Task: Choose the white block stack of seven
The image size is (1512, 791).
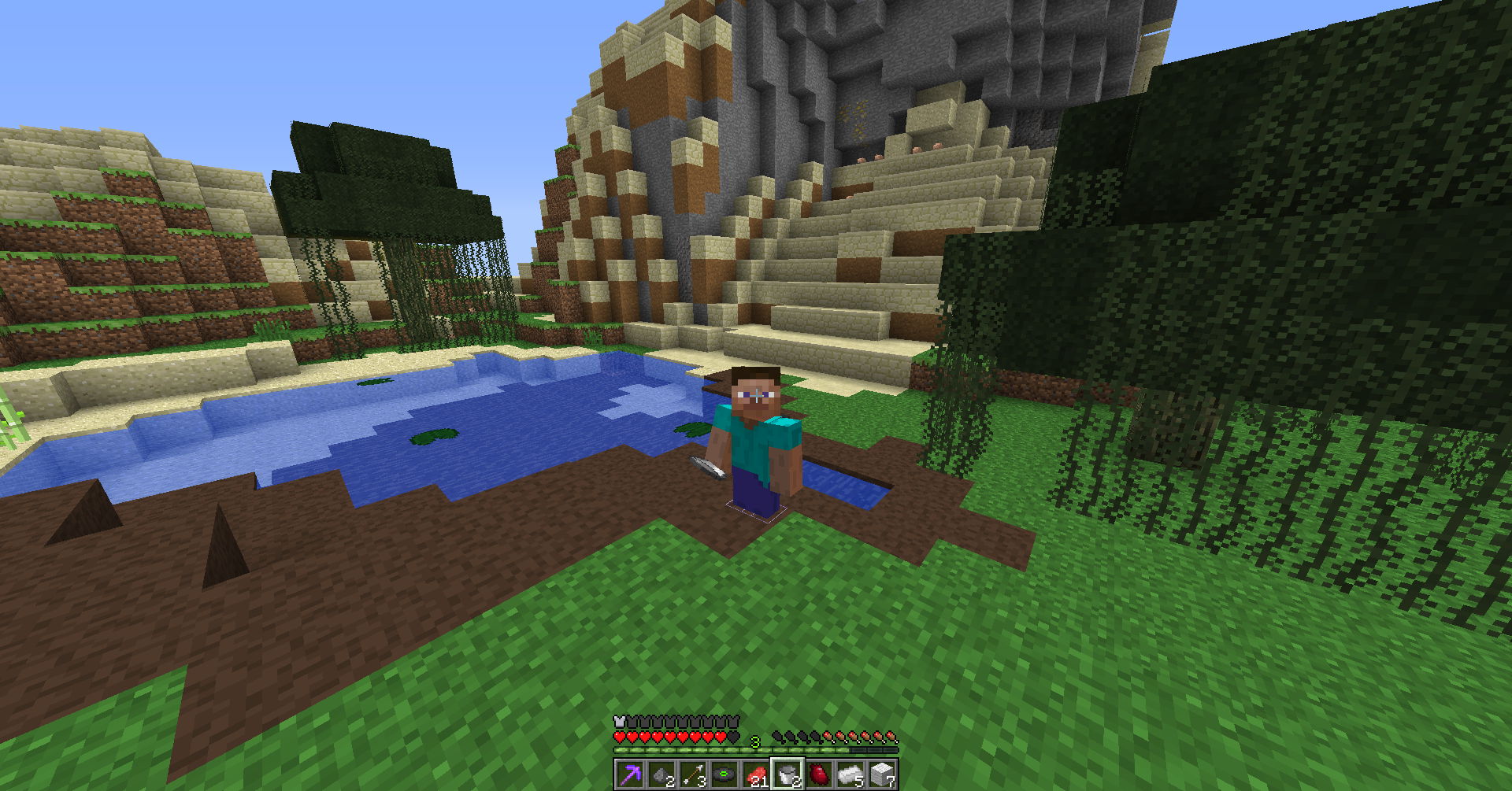Action: [882, 774]
